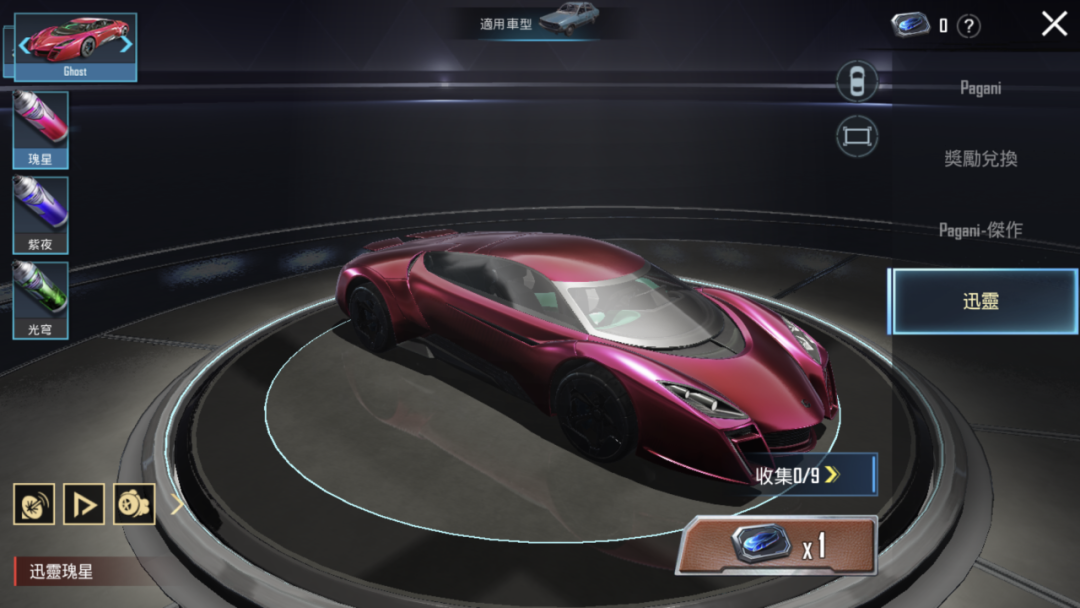Play the vehicle animation preview

pyautogui.click(x=84, y=504)
